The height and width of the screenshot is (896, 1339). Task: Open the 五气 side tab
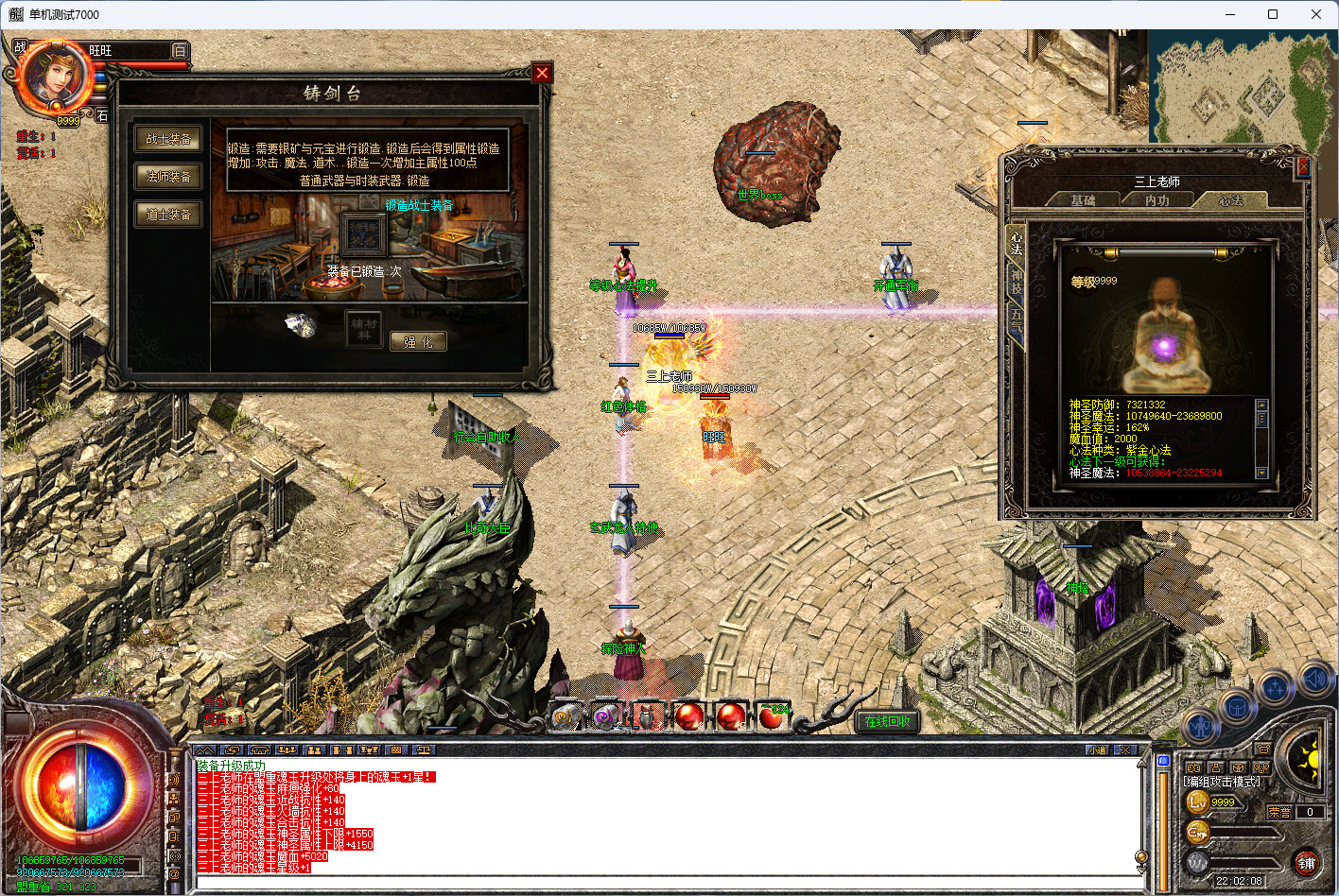(x=1016, y=319)
